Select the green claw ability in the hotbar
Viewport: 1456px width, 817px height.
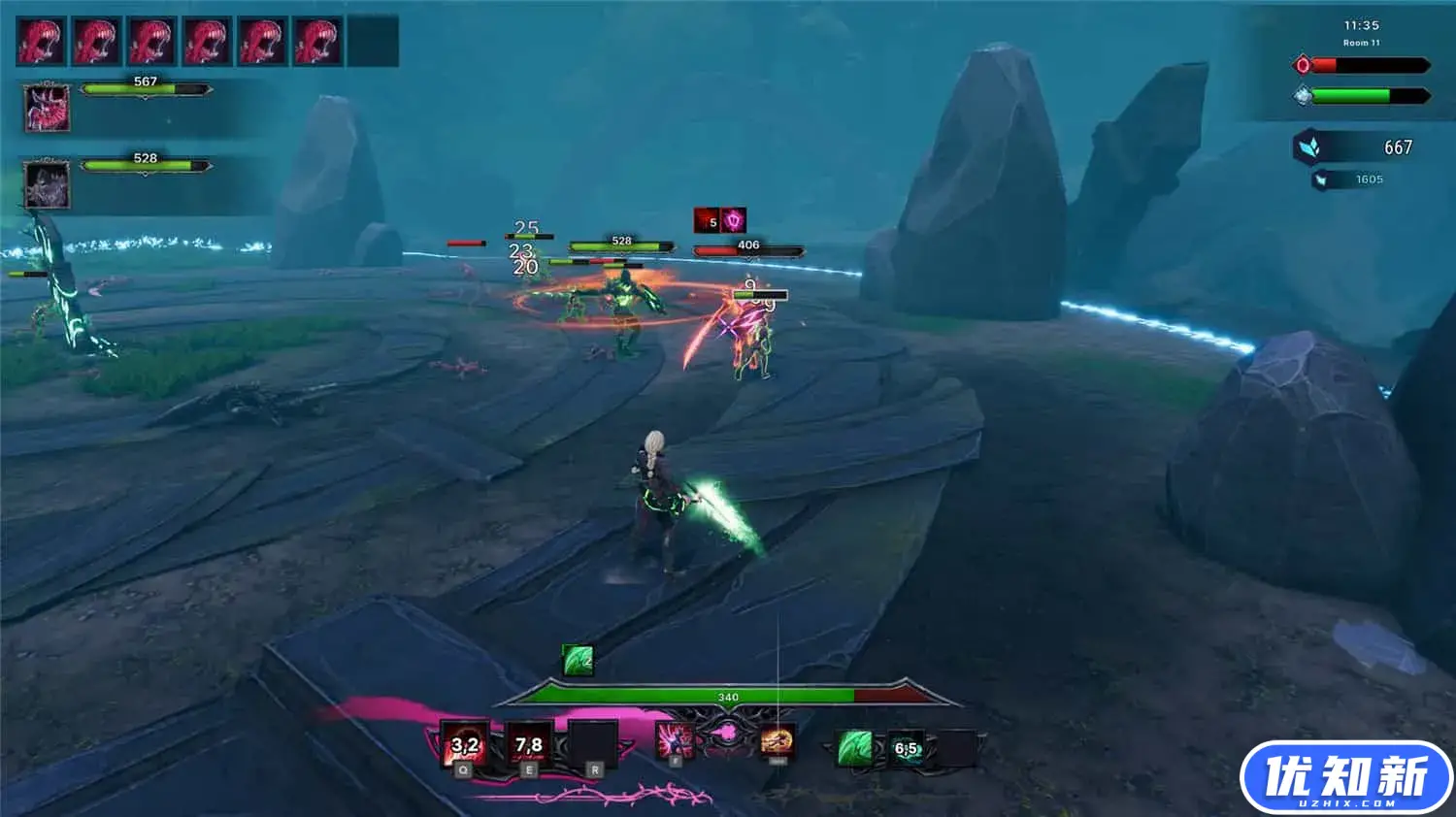point(855,748)
